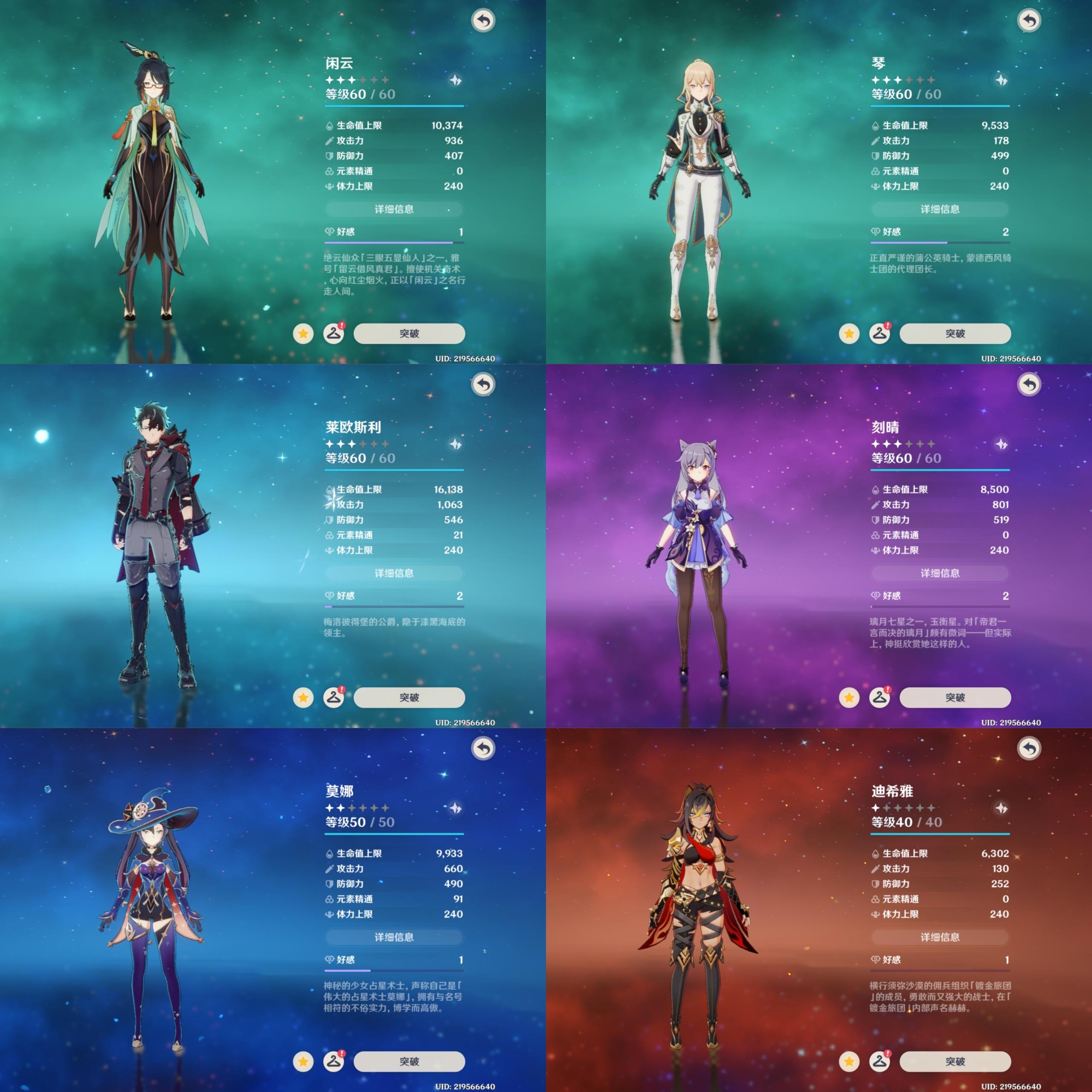Open 莫娜's 详细信息 panel
The height and width of the screenshot is (1092, 1092).
394,937
